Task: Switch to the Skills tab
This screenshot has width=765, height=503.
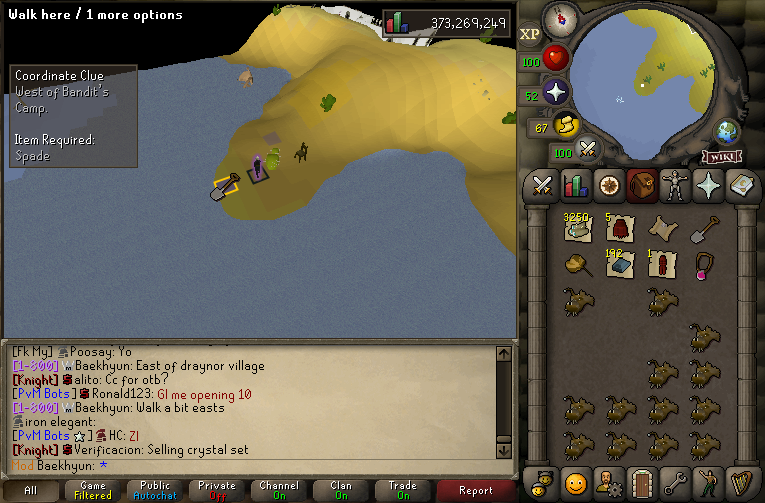Action: [575, 186]
